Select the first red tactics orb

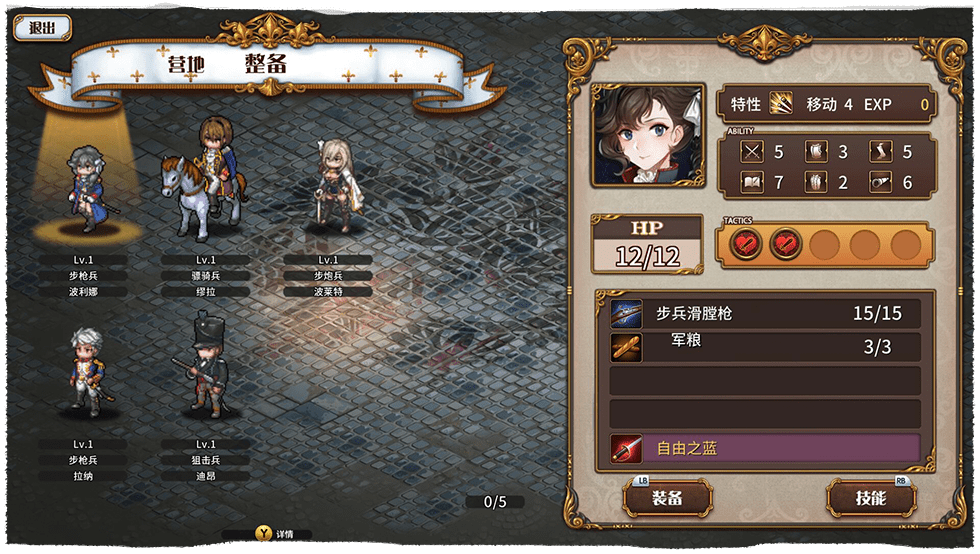tap(745, 244)
